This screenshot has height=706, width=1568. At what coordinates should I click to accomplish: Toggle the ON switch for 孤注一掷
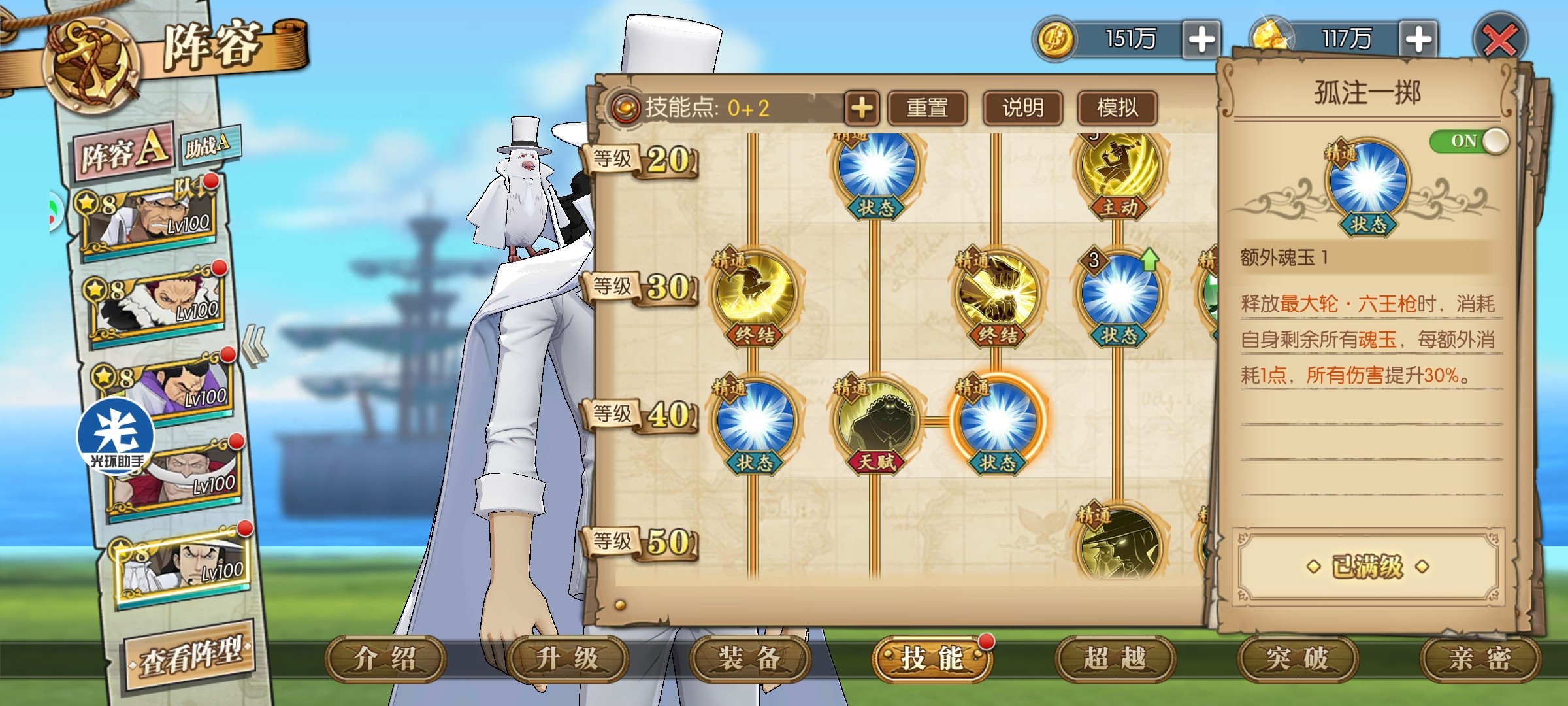pyautogui.click(x=1469, y=141)
